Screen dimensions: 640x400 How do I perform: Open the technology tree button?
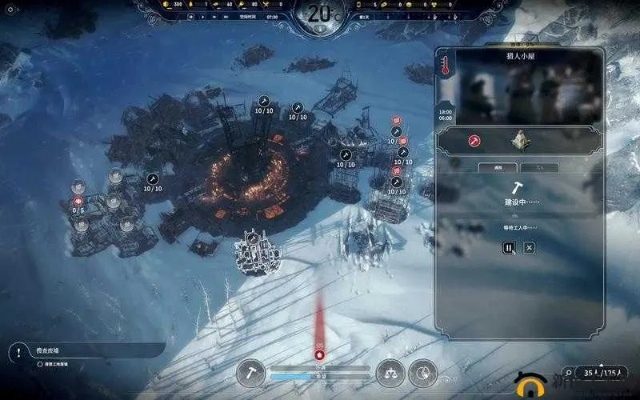pyautogui.click(x=424, y=372)
